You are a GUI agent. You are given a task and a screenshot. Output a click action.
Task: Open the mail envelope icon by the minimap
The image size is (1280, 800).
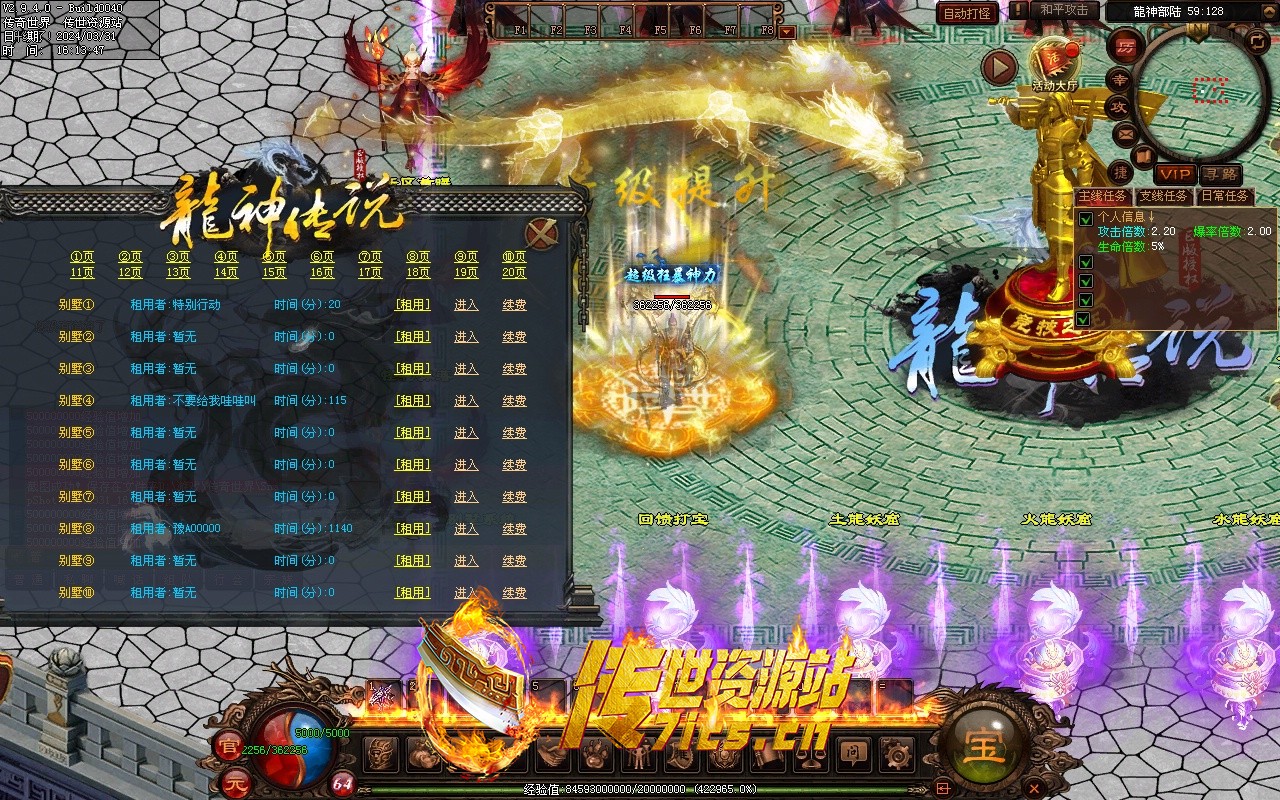coord(1125,132)
